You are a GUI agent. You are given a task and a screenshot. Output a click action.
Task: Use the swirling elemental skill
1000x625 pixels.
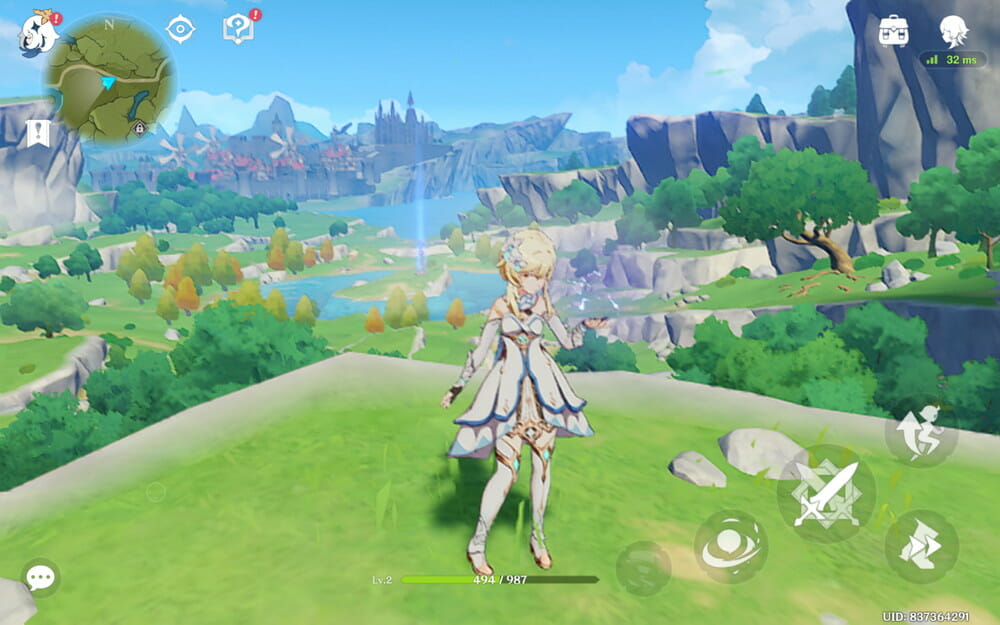731,546
